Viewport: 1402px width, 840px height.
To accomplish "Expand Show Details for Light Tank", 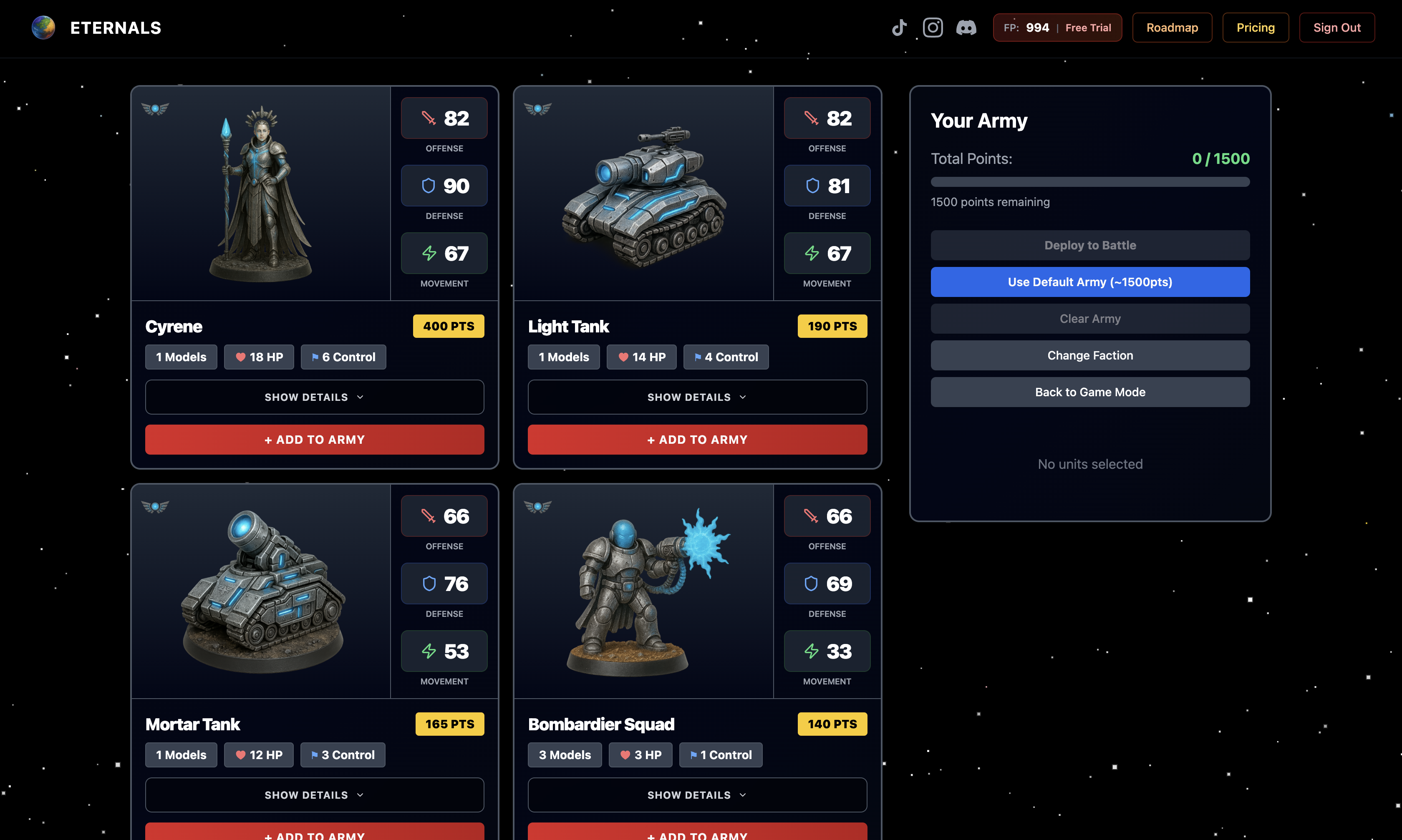I will (x=697, y=397).
